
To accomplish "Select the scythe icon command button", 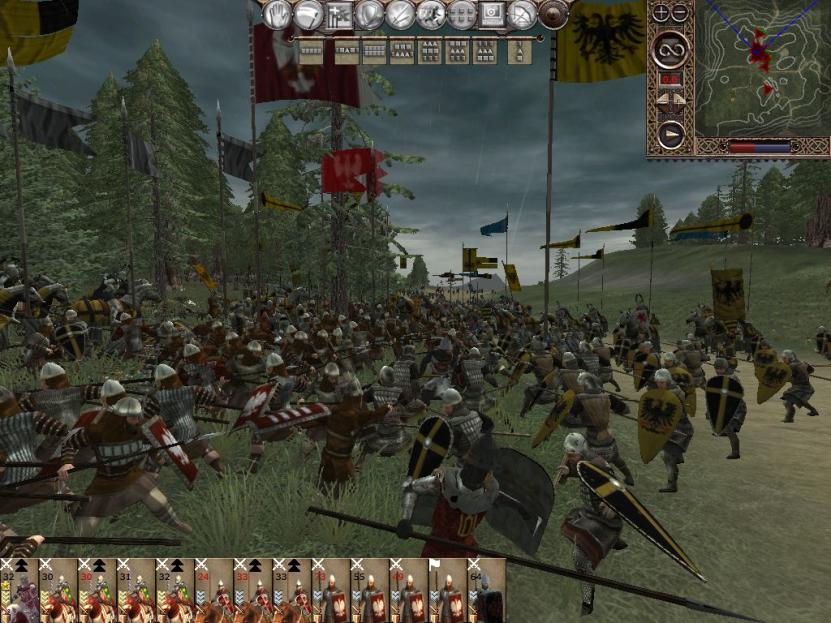I will tap(309, 14).
